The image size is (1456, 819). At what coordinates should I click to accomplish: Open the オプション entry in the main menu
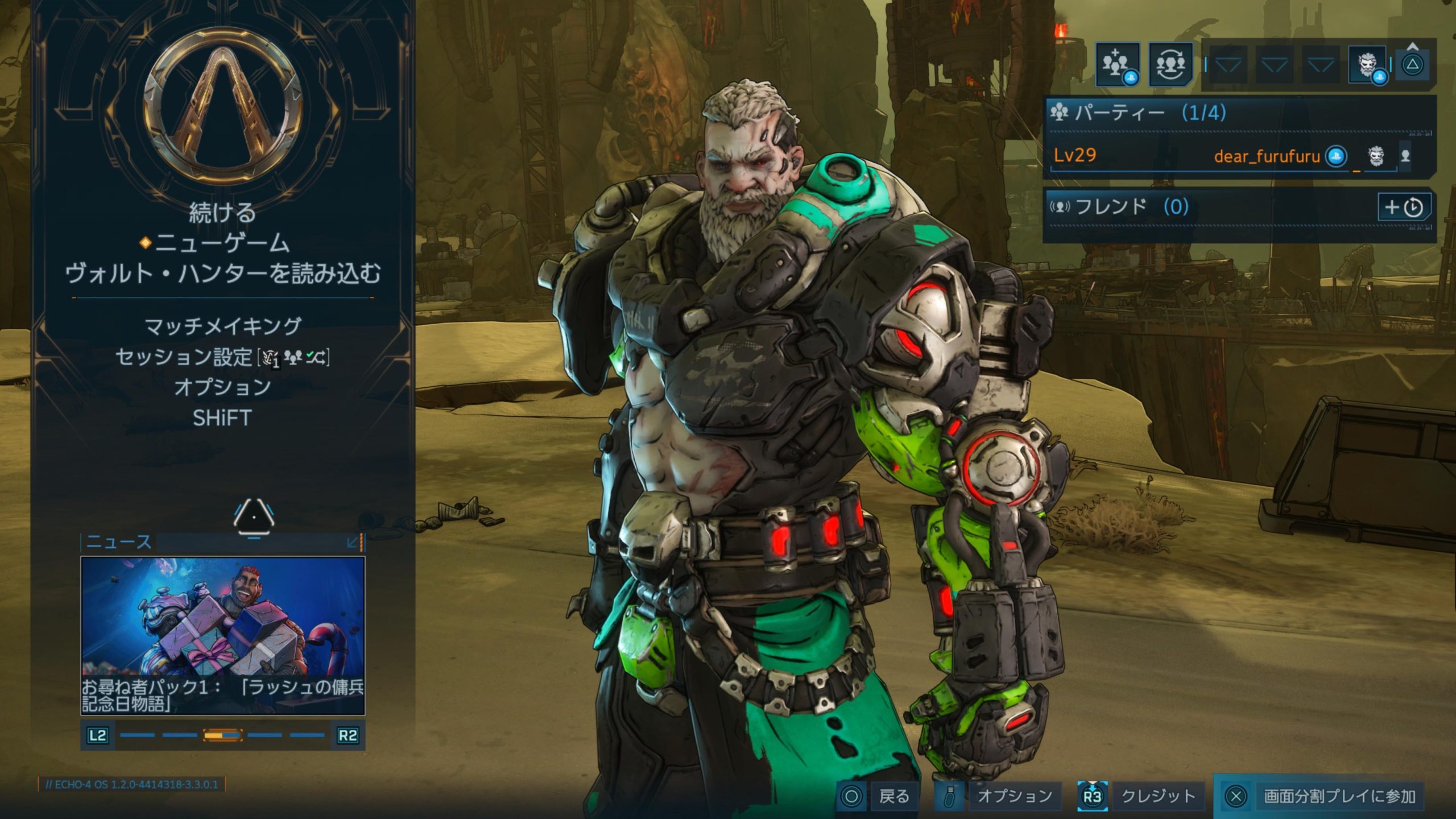point(222,387)
